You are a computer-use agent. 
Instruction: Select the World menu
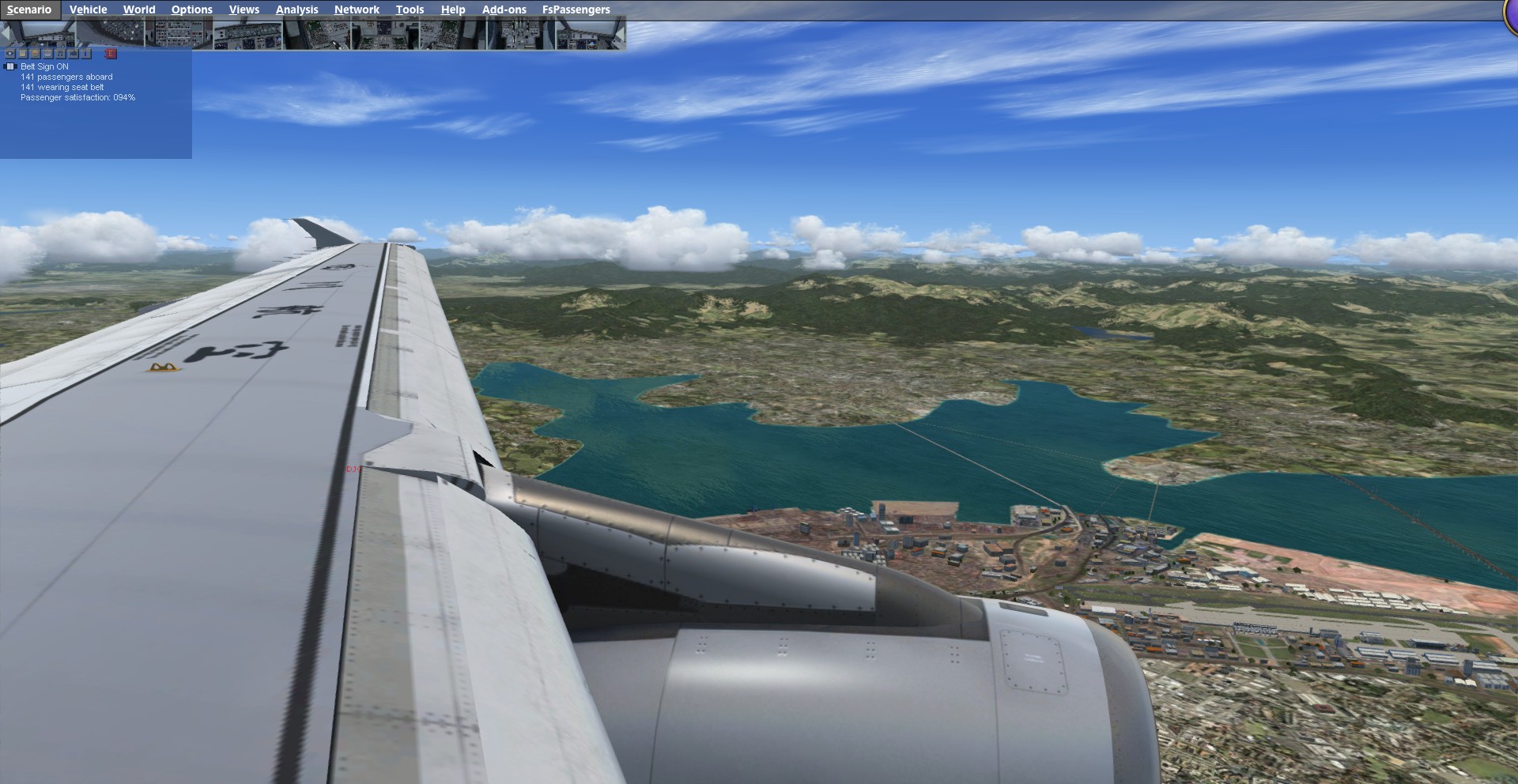pos(139,9)
